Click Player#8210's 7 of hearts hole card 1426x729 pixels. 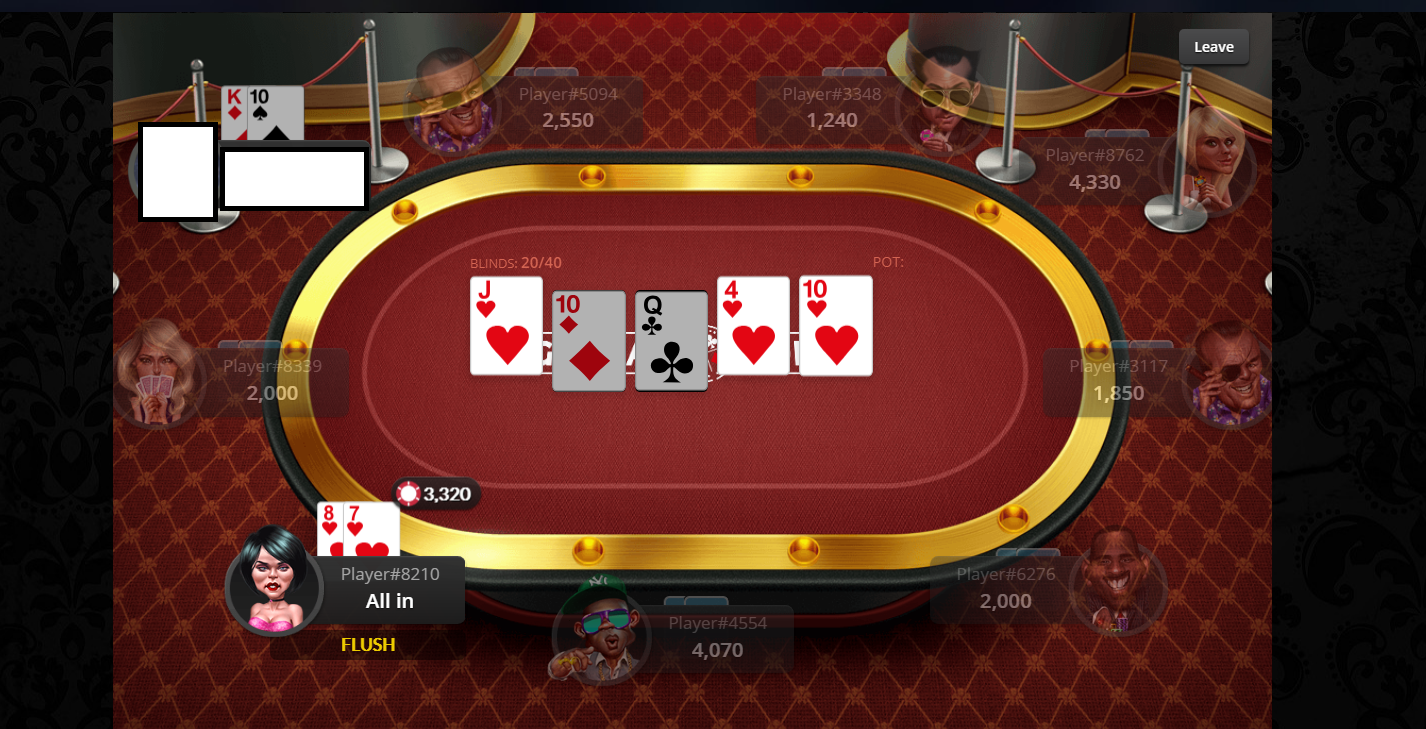[372, 530]
